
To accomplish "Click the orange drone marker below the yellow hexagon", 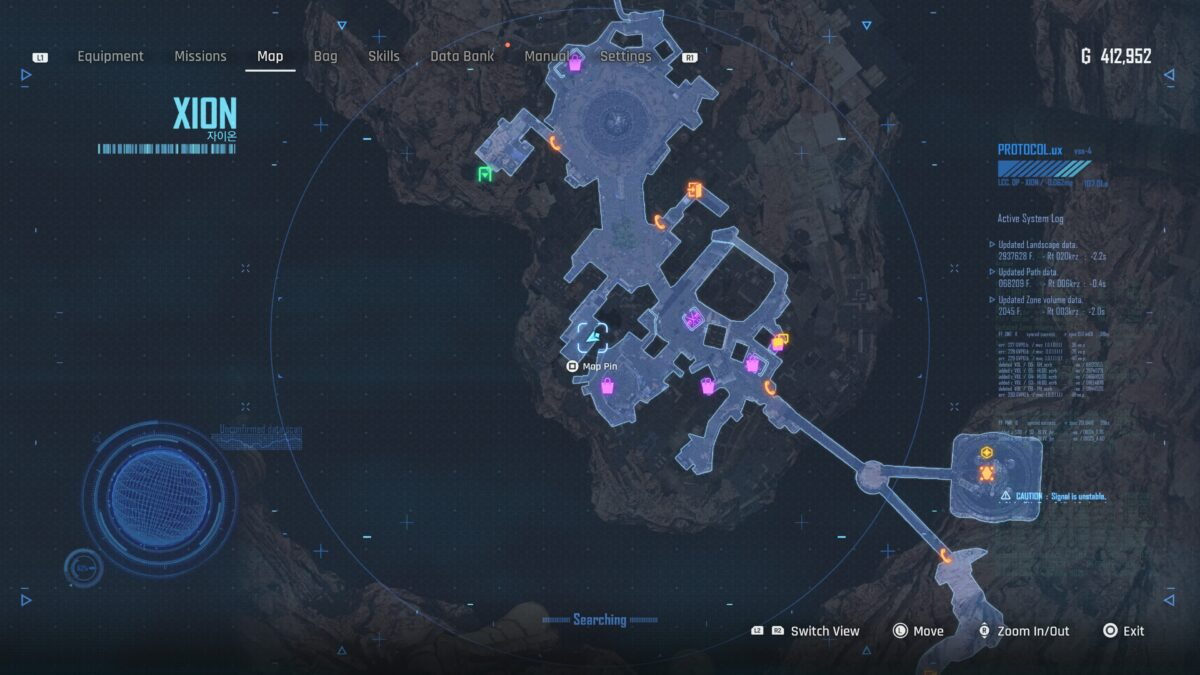I will pos(987,473).
